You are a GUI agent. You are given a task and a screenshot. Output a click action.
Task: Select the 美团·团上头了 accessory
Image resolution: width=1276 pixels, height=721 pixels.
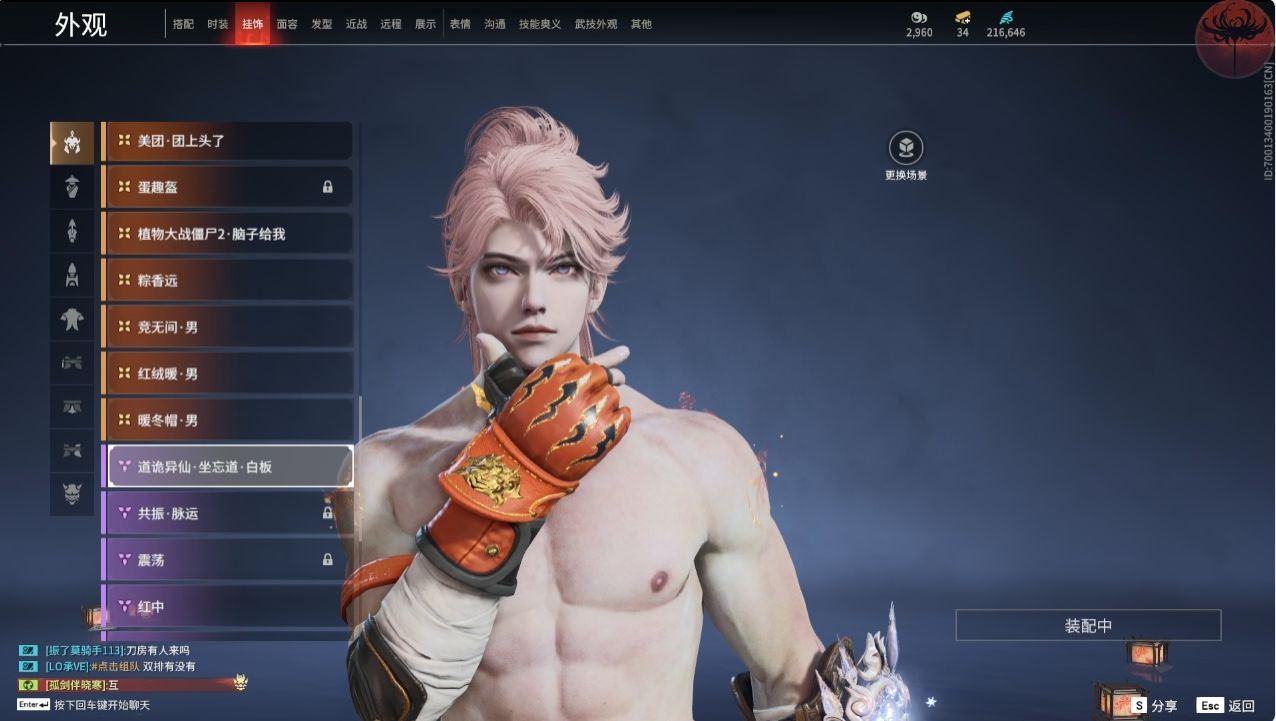227,141
